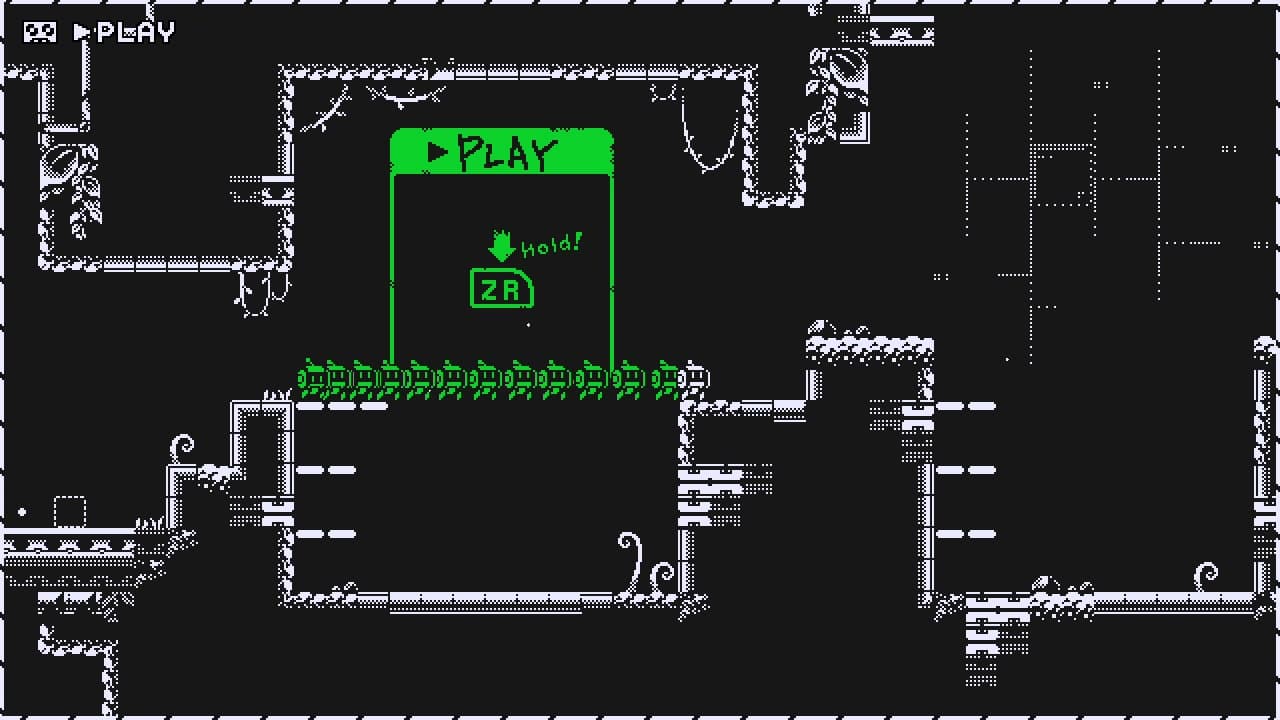Select the ZR trigger button icon
The width and height of the screenshot is (1280, 720).
coord(501,289)
